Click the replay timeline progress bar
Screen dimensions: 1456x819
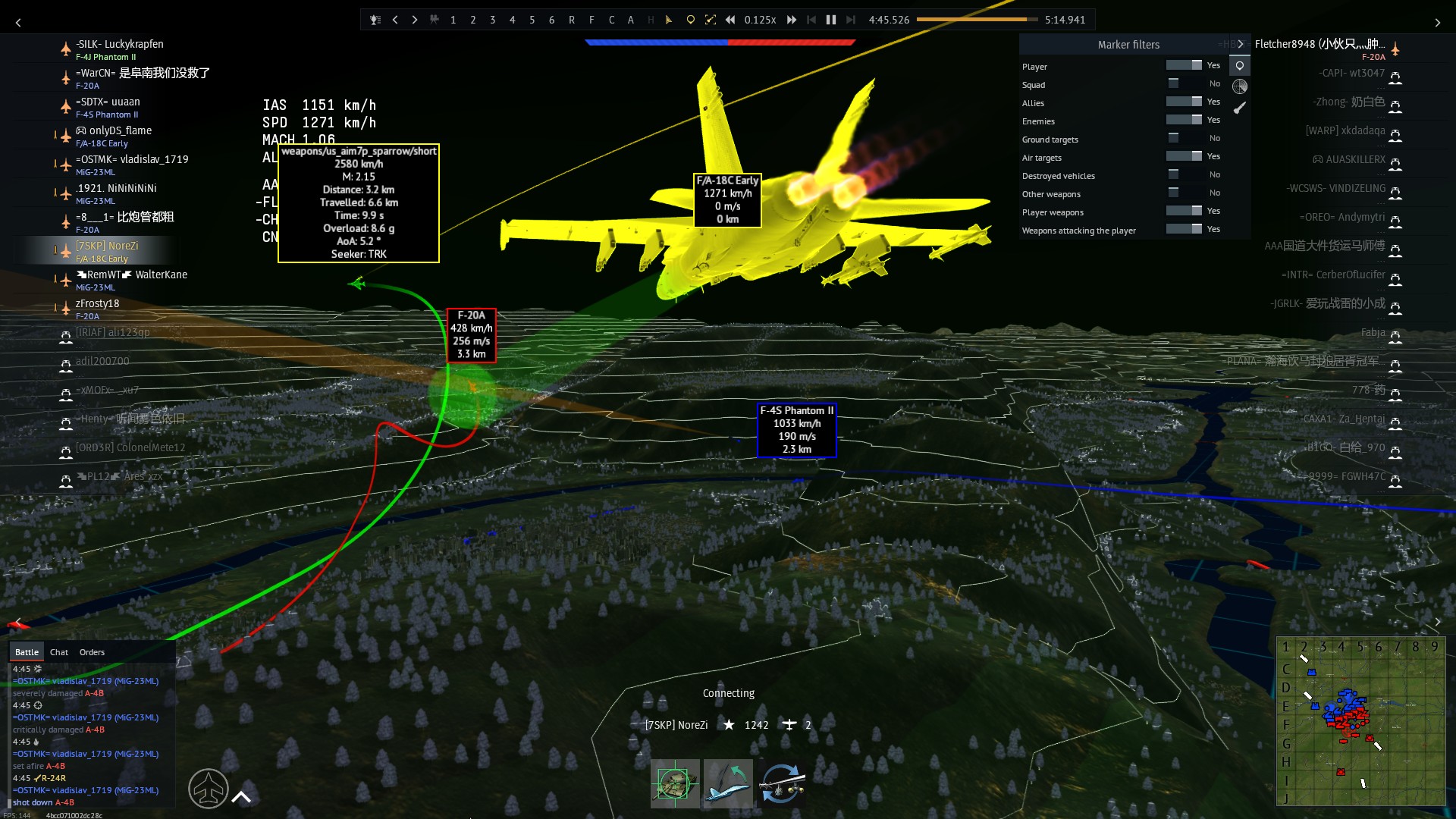978,20
